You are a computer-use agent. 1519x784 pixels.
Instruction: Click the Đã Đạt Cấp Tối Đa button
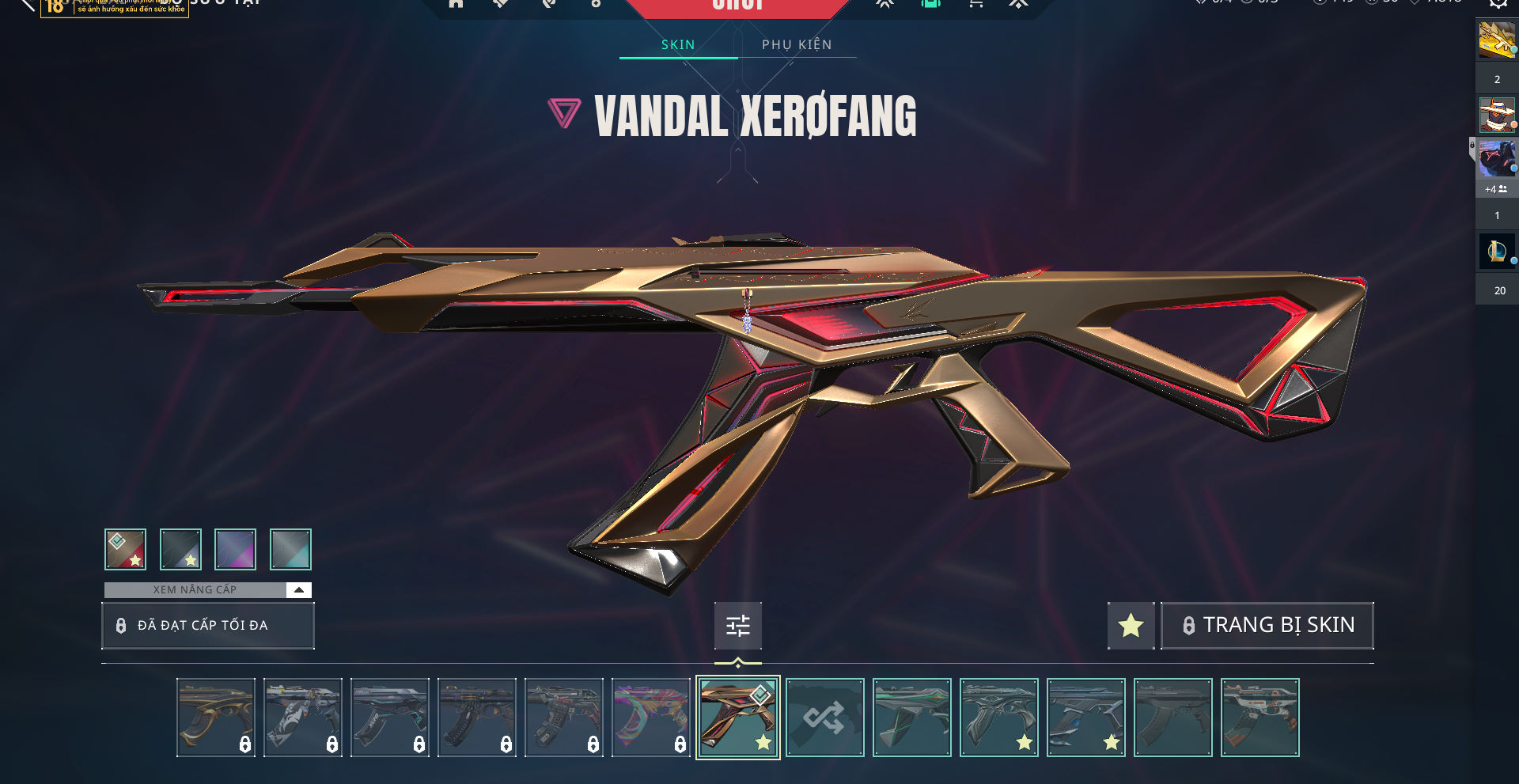(x=208, y=626)
